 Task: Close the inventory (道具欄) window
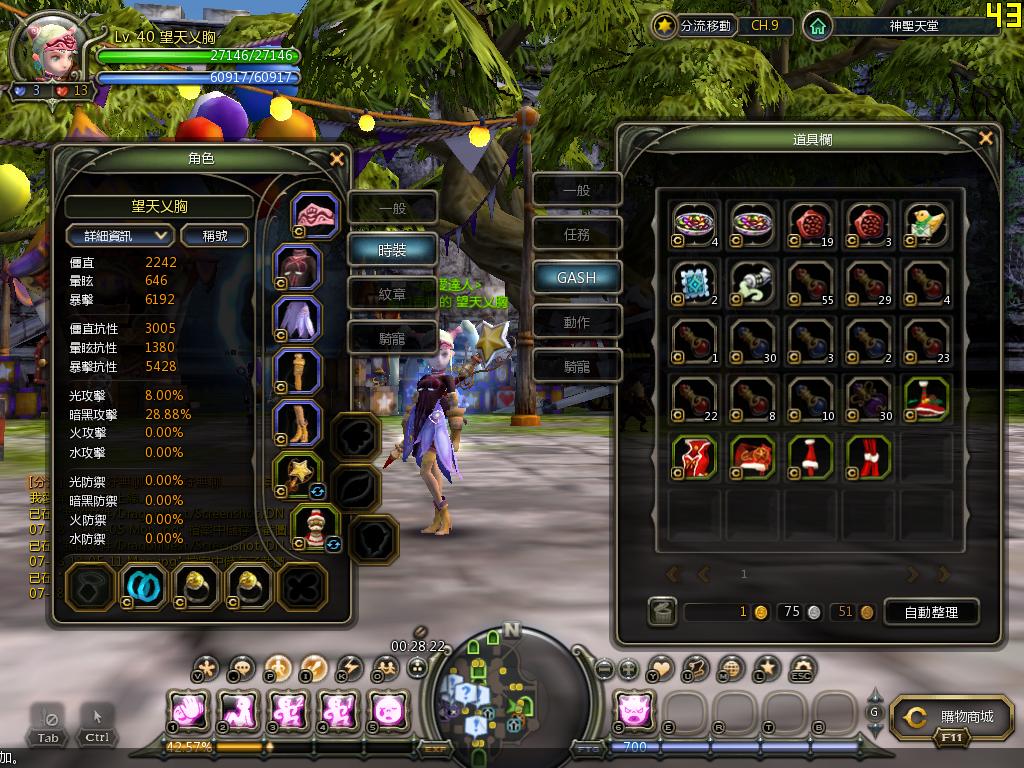(986, 138)
